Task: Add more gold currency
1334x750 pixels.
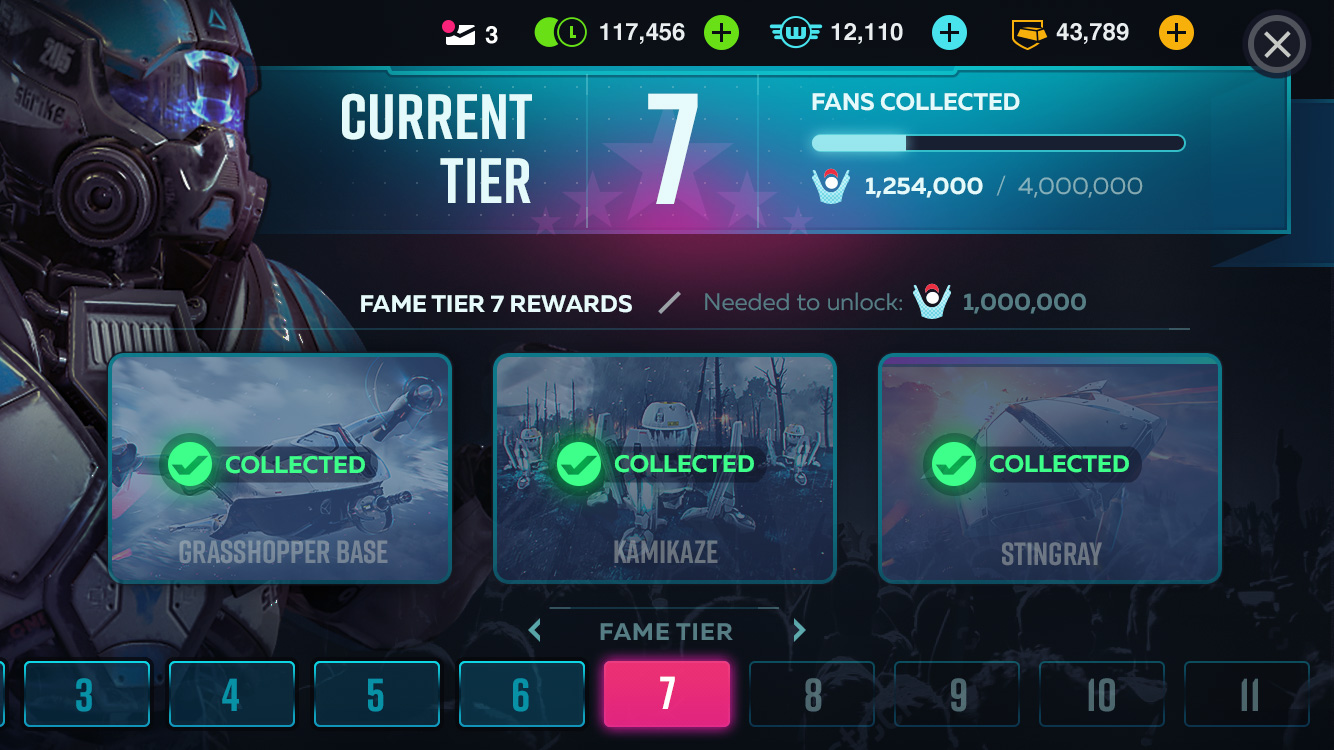Action: (1176, 33)
